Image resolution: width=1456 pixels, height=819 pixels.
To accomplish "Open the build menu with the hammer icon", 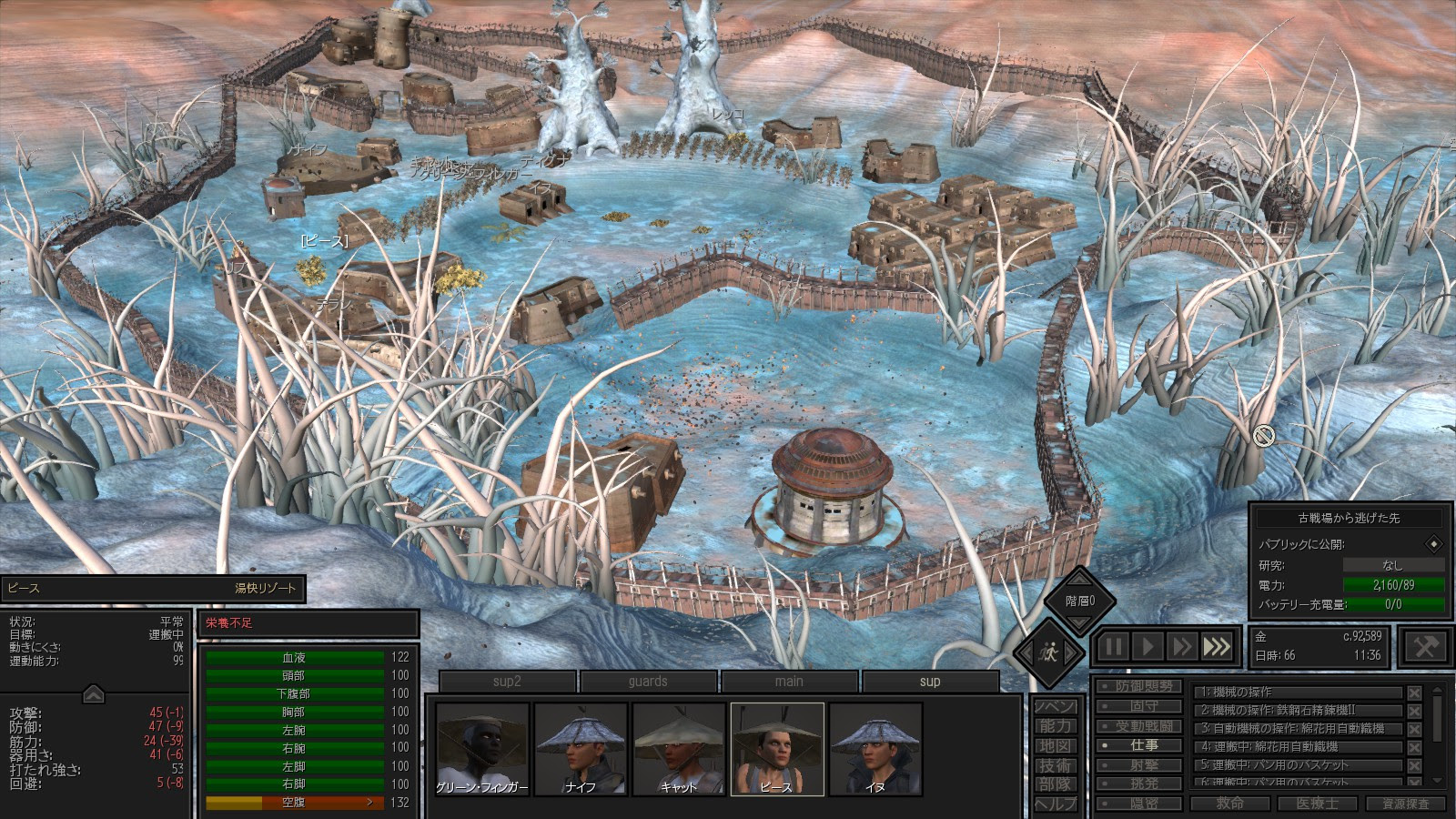I will pos(1424,647).
